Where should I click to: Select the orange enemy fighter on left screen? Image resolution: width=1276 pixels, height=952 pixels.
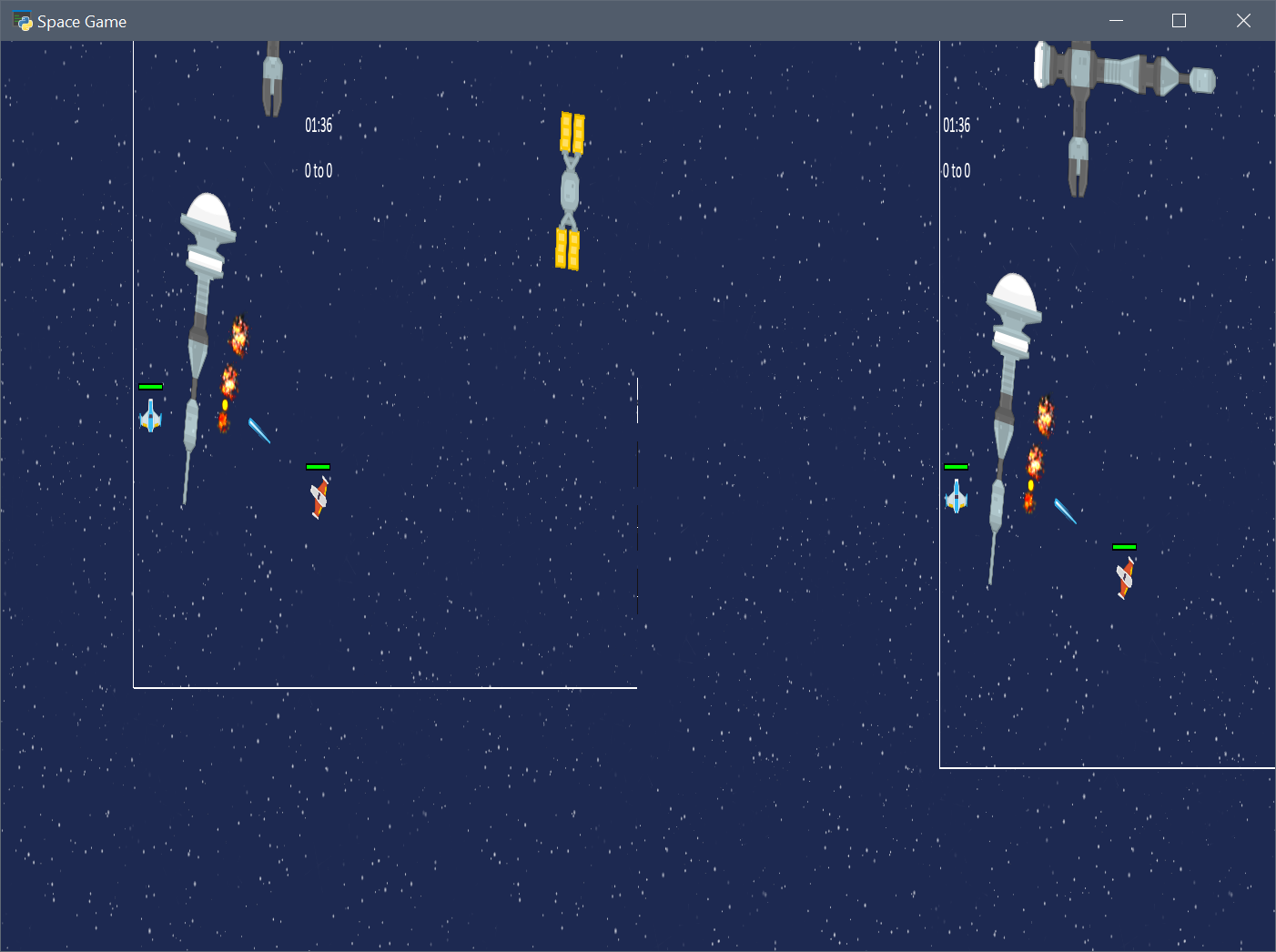tap(319, 496)
